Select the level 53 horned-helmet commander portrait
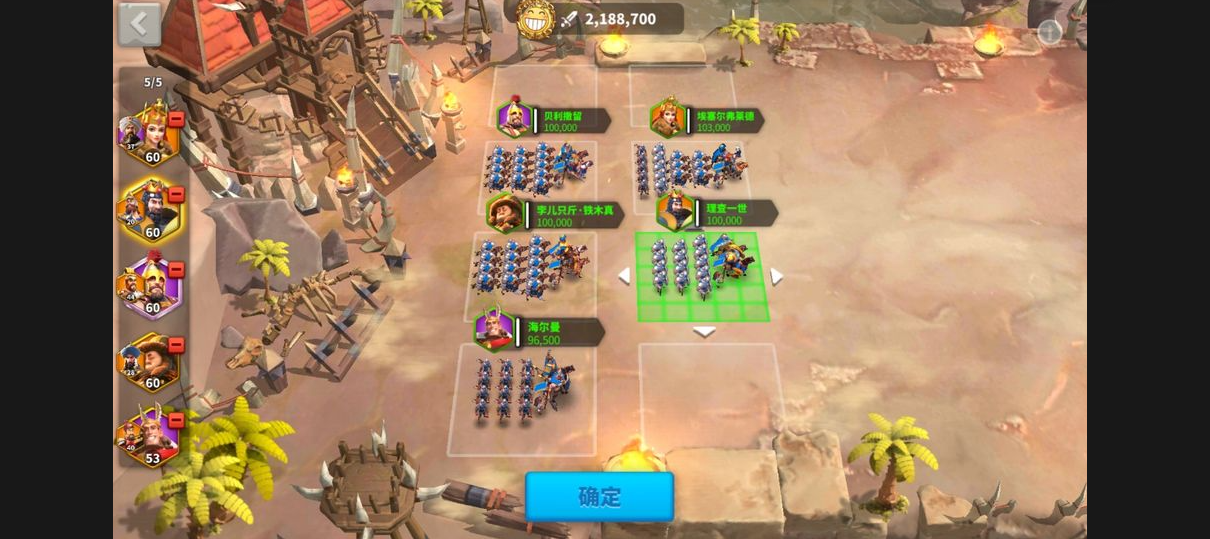1210x539 pixels. [x=149, y=437]
